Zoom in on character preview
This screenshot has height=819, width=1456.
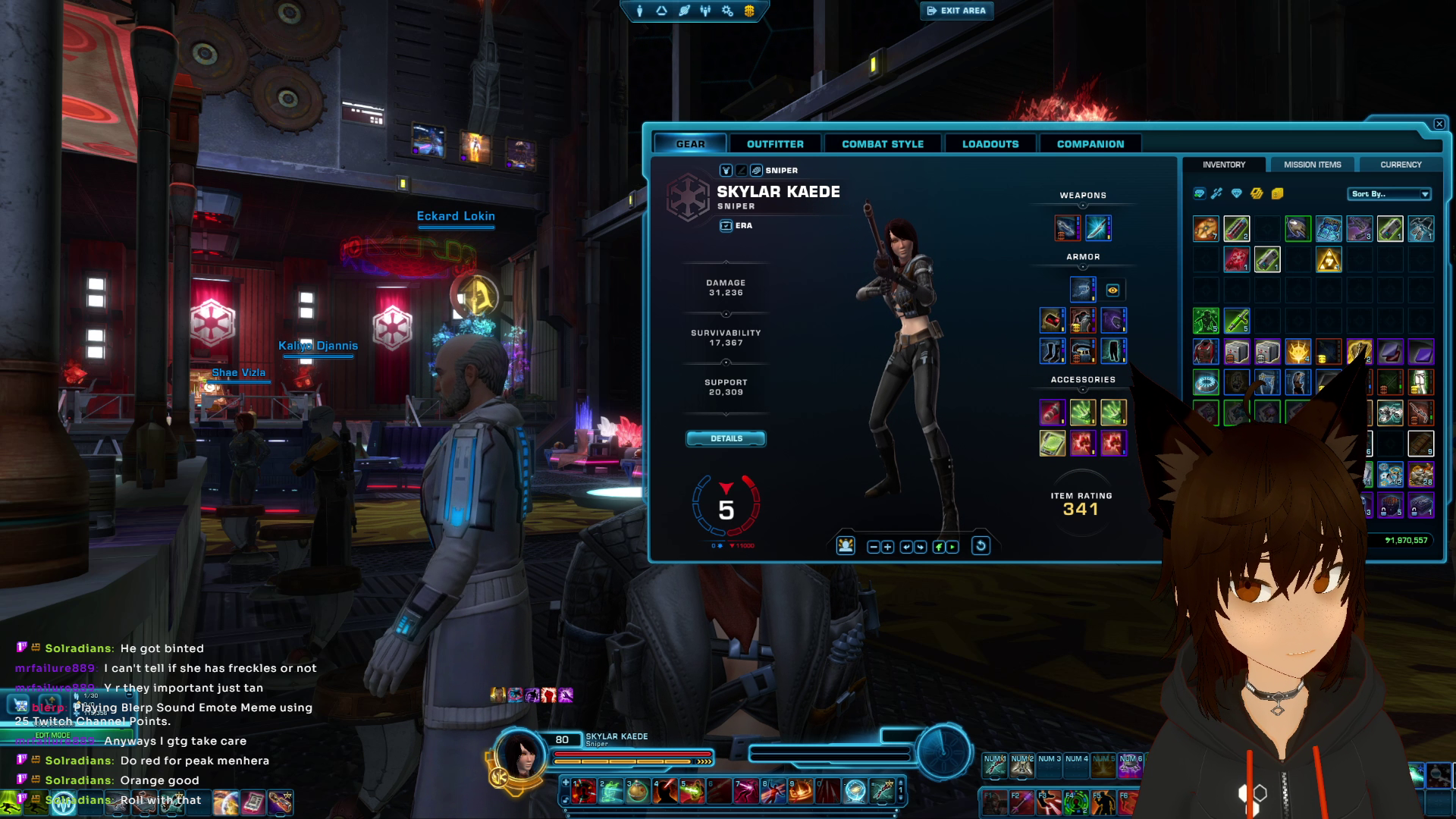(887, 547)
